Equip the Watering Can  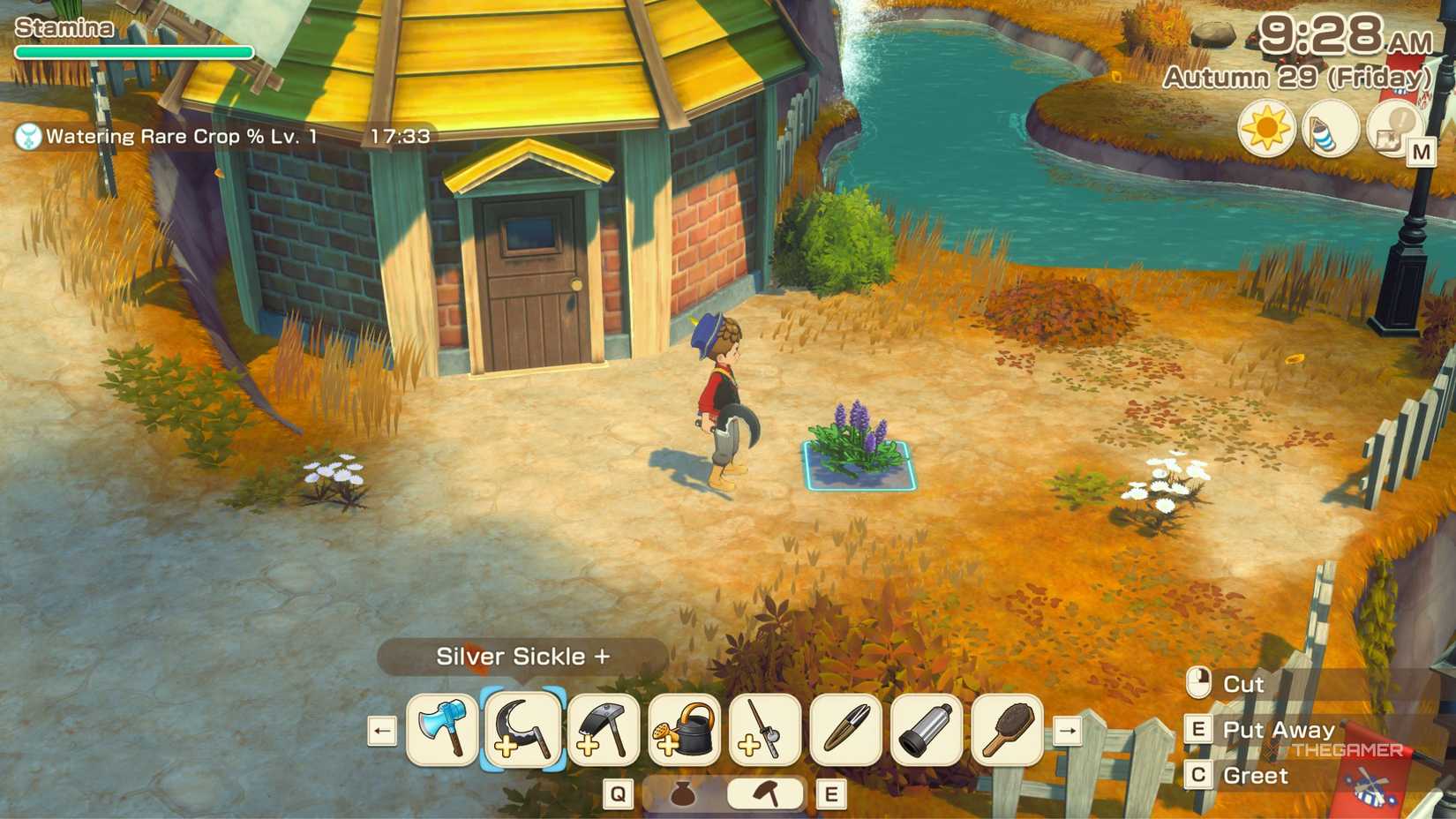(681, 730)
